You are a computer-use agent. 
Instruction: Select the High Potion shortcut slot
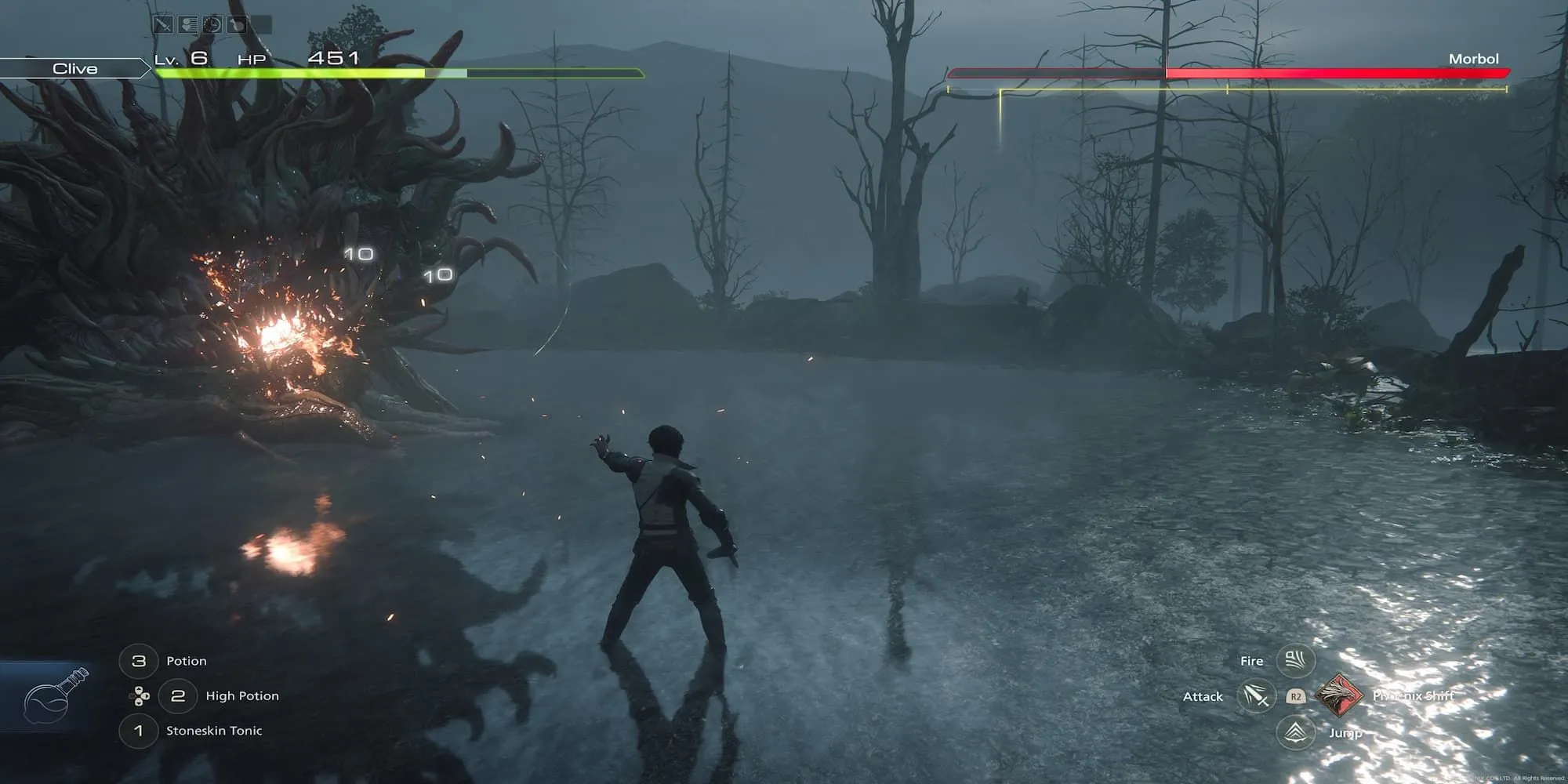(x=178, y=695)
